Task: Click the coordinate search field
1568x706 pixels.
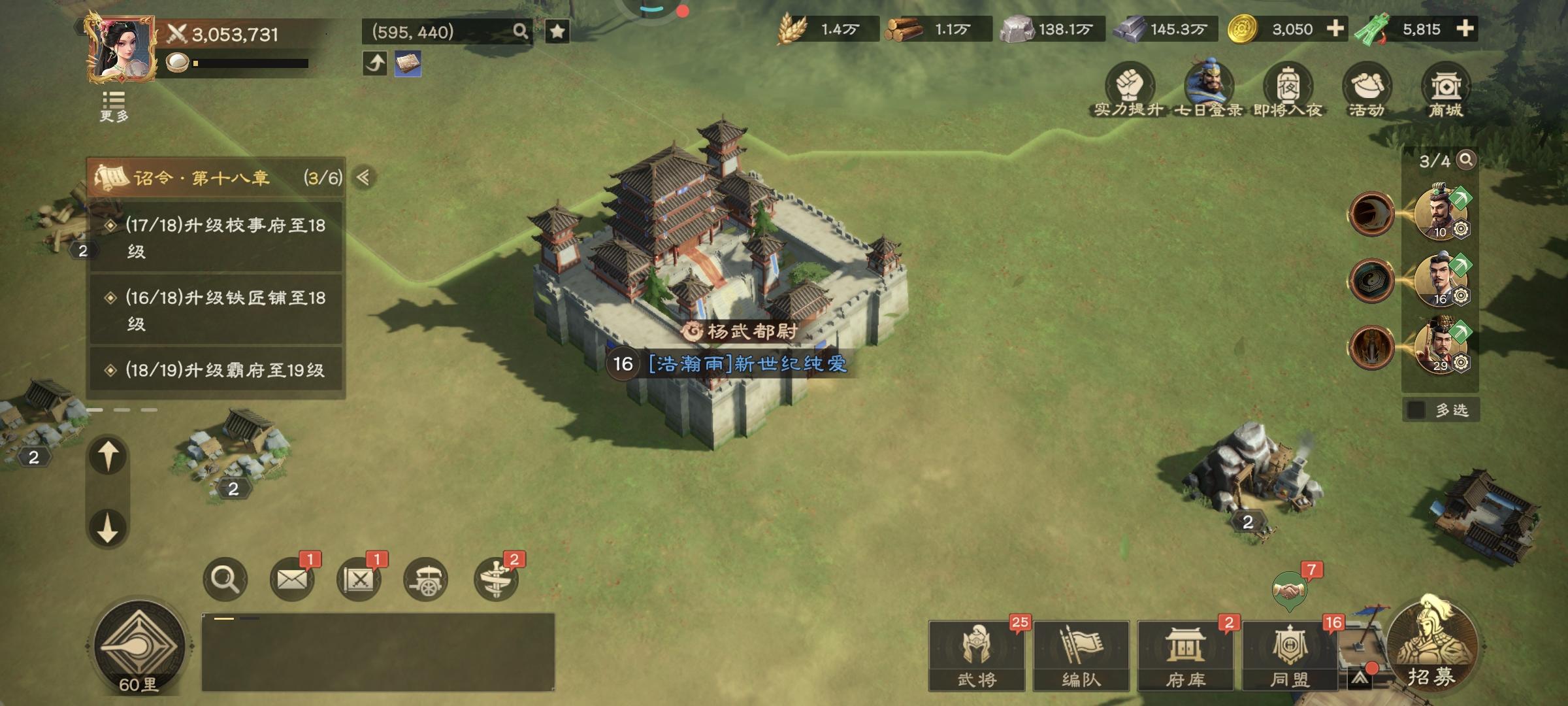Action: (438, 31)
